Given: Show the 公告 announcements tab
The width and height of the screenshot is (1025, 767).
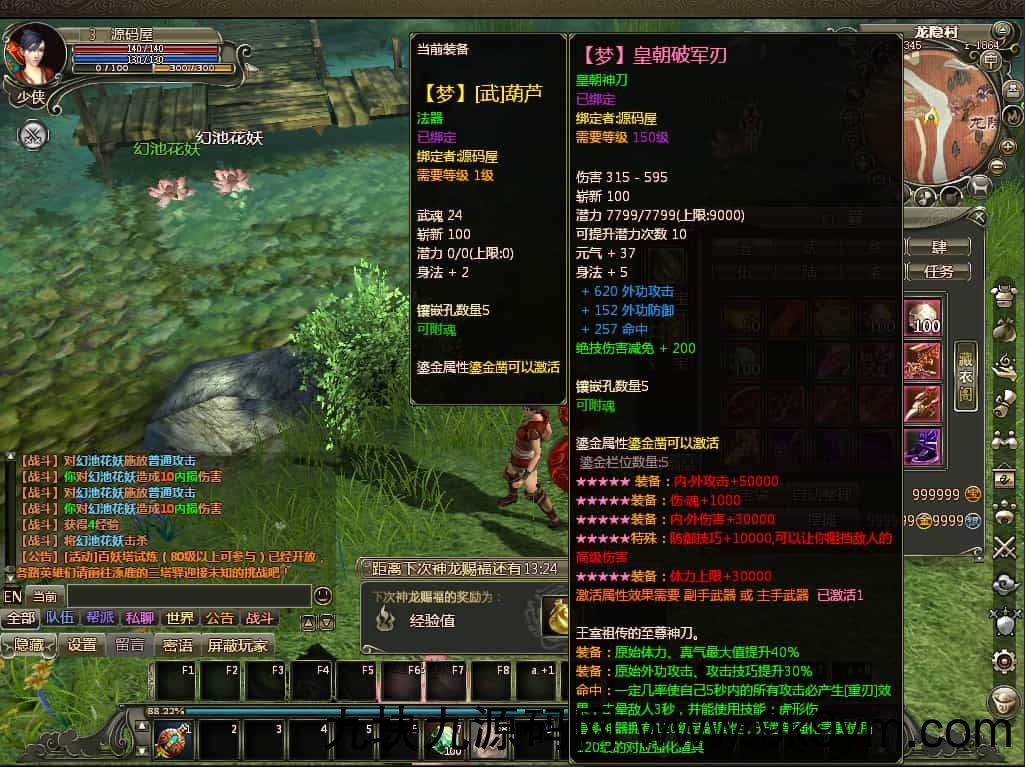Looking at the screenshot, I should click(x=220, y=619).
